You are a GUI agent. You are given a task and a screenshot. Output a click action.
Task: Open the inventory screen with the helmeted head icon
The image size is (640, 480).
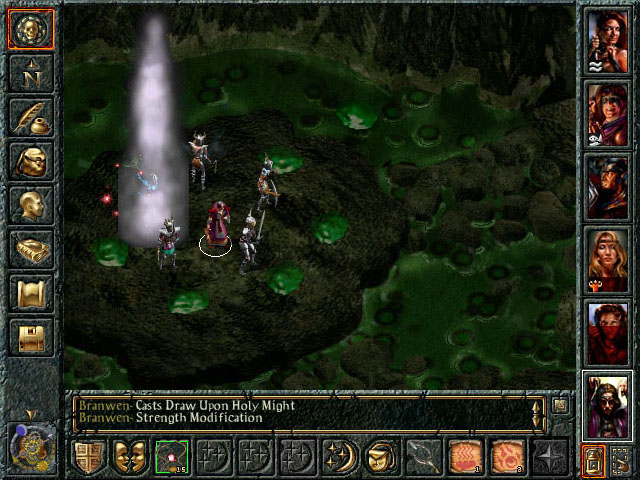point(31,161)
